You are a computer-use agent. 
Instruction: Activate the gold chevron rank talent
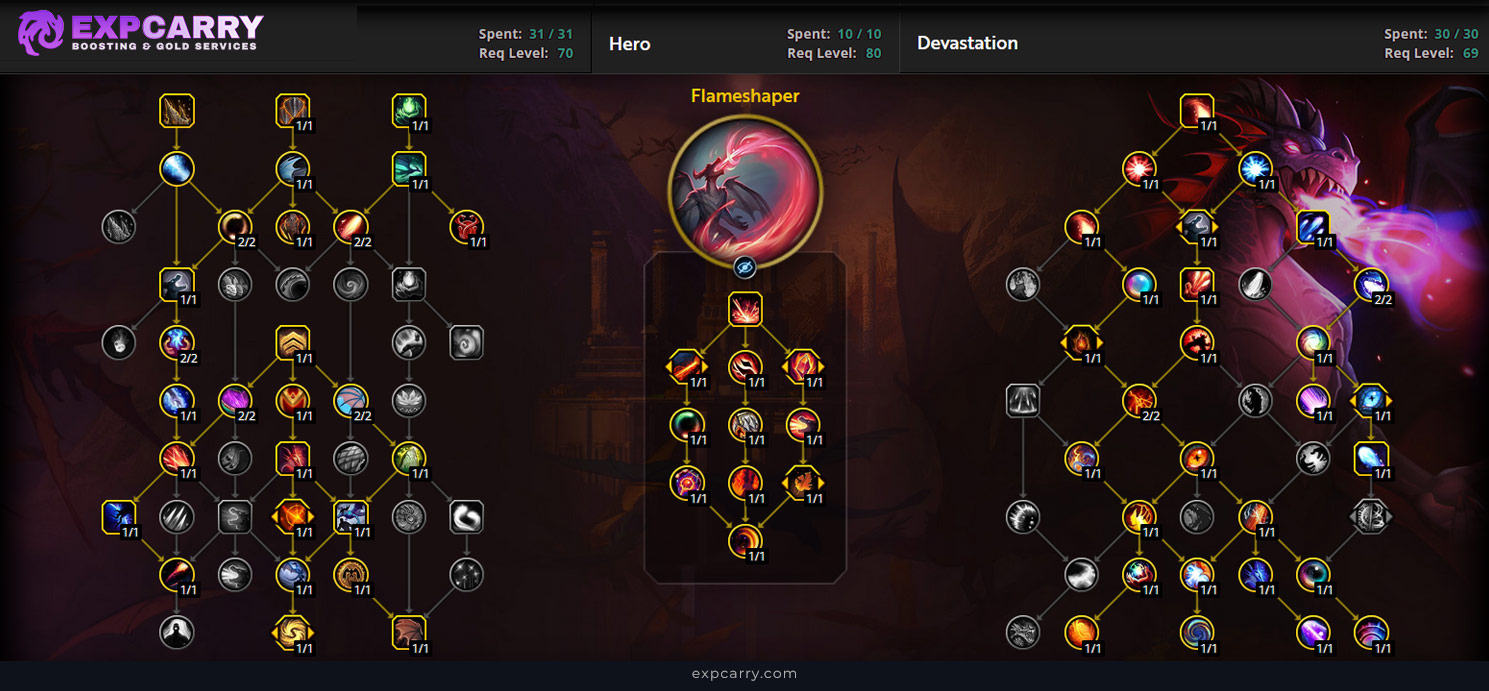point(292,343)
